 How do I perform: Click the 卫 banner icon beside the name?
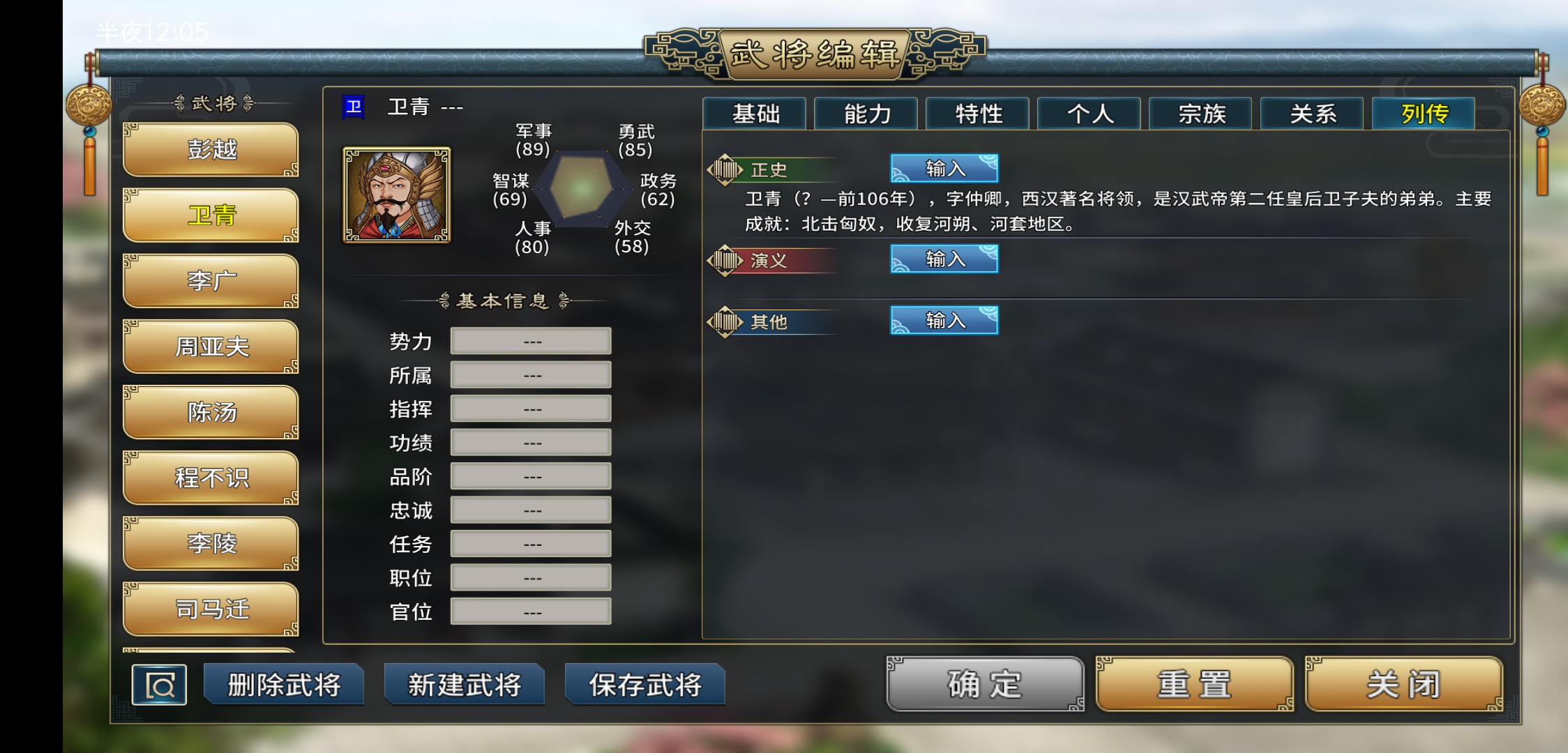[354, 106]
